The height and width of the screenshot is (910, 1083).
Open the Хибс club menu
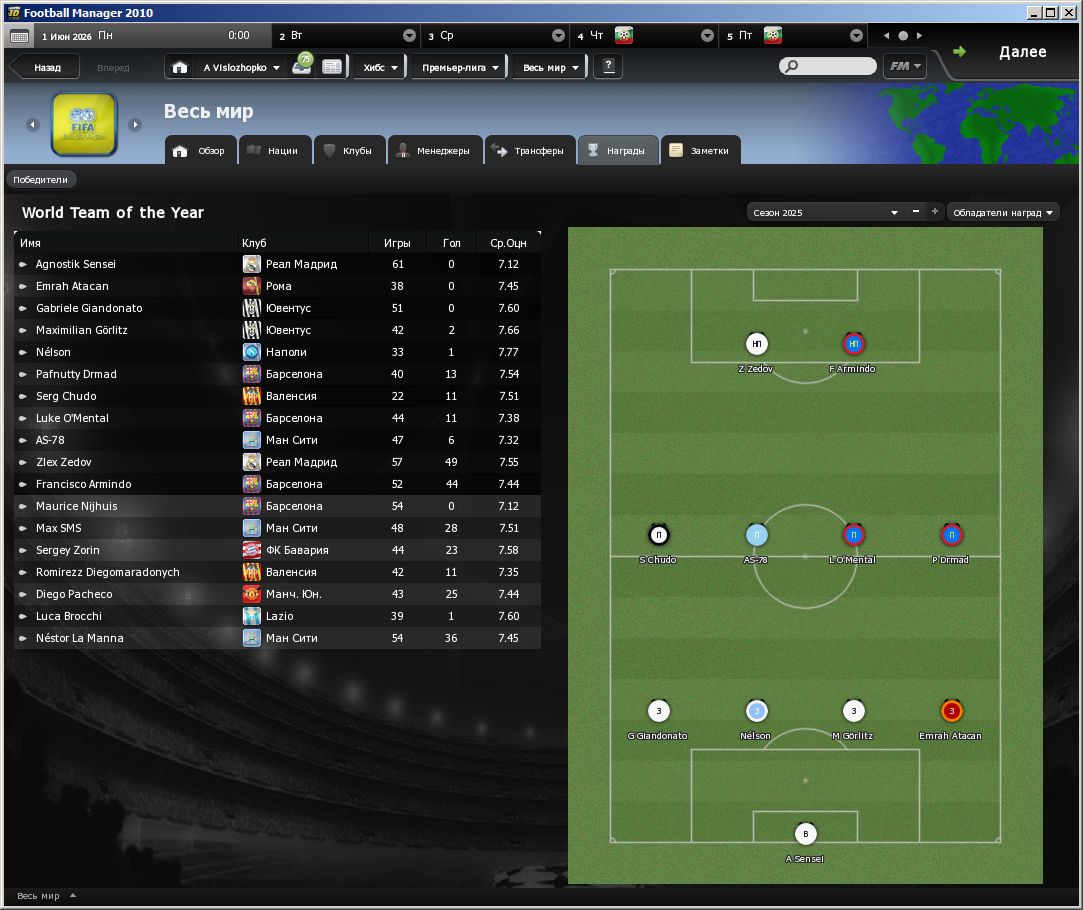coord(380,68)
